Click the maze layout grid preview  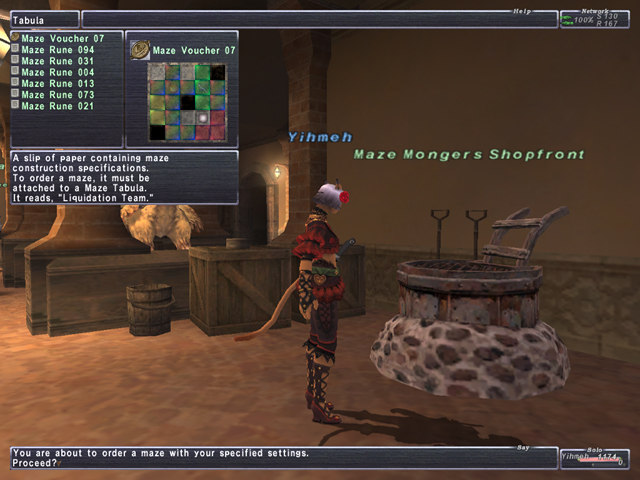pyautogui.click(x=186, y=101)
